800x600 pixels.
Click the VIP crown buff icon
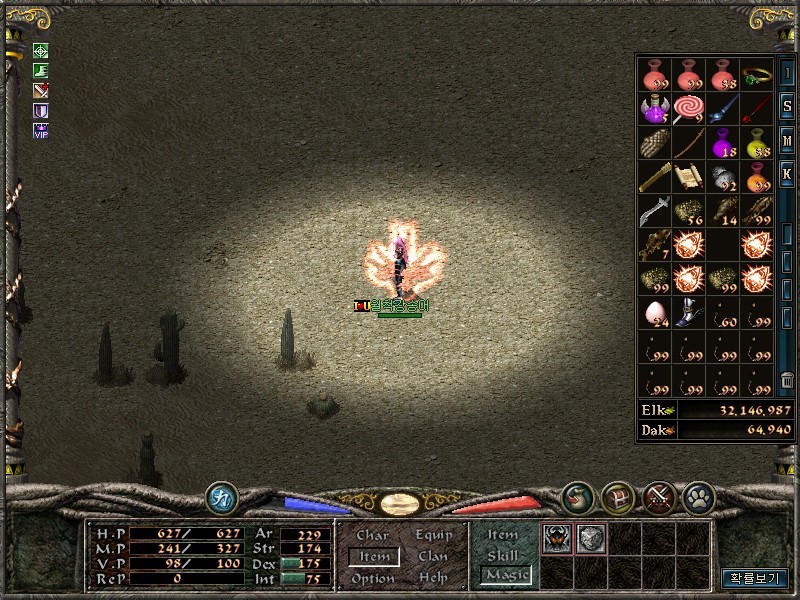(41, 130)
